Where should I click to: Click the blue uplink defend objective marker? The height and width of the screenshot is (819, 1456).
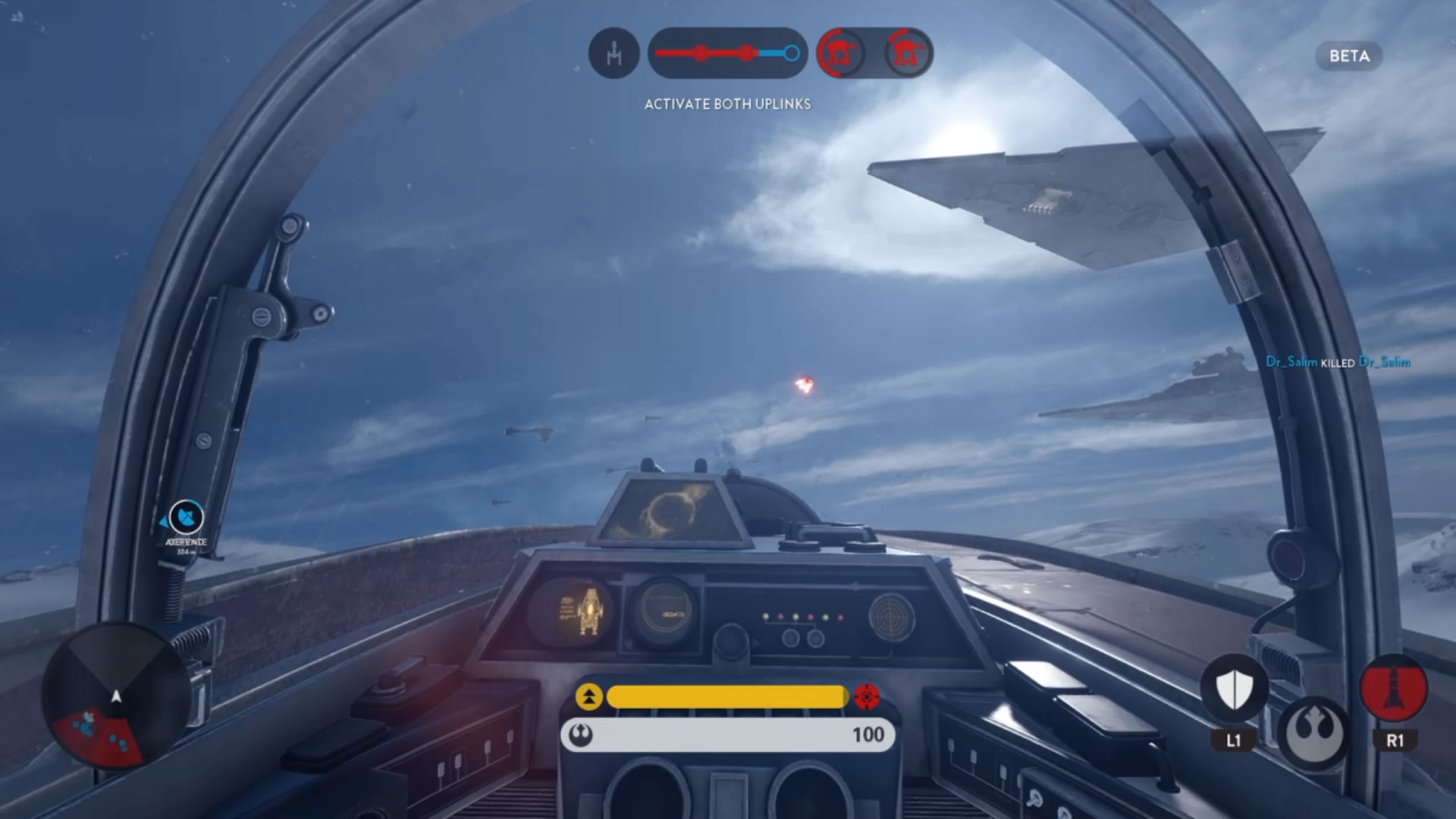click(x=186, y=519)
